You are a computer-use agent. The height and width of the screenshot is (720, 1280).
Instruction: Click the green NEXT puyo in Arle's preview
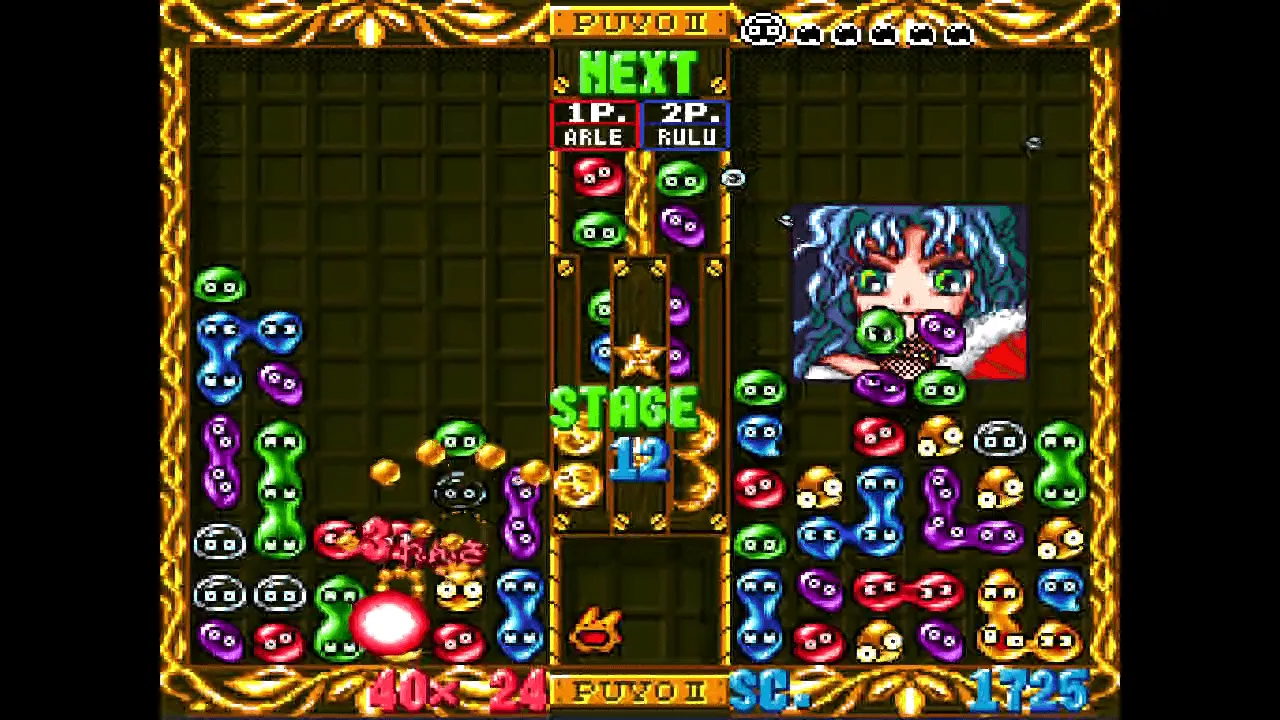597,228
